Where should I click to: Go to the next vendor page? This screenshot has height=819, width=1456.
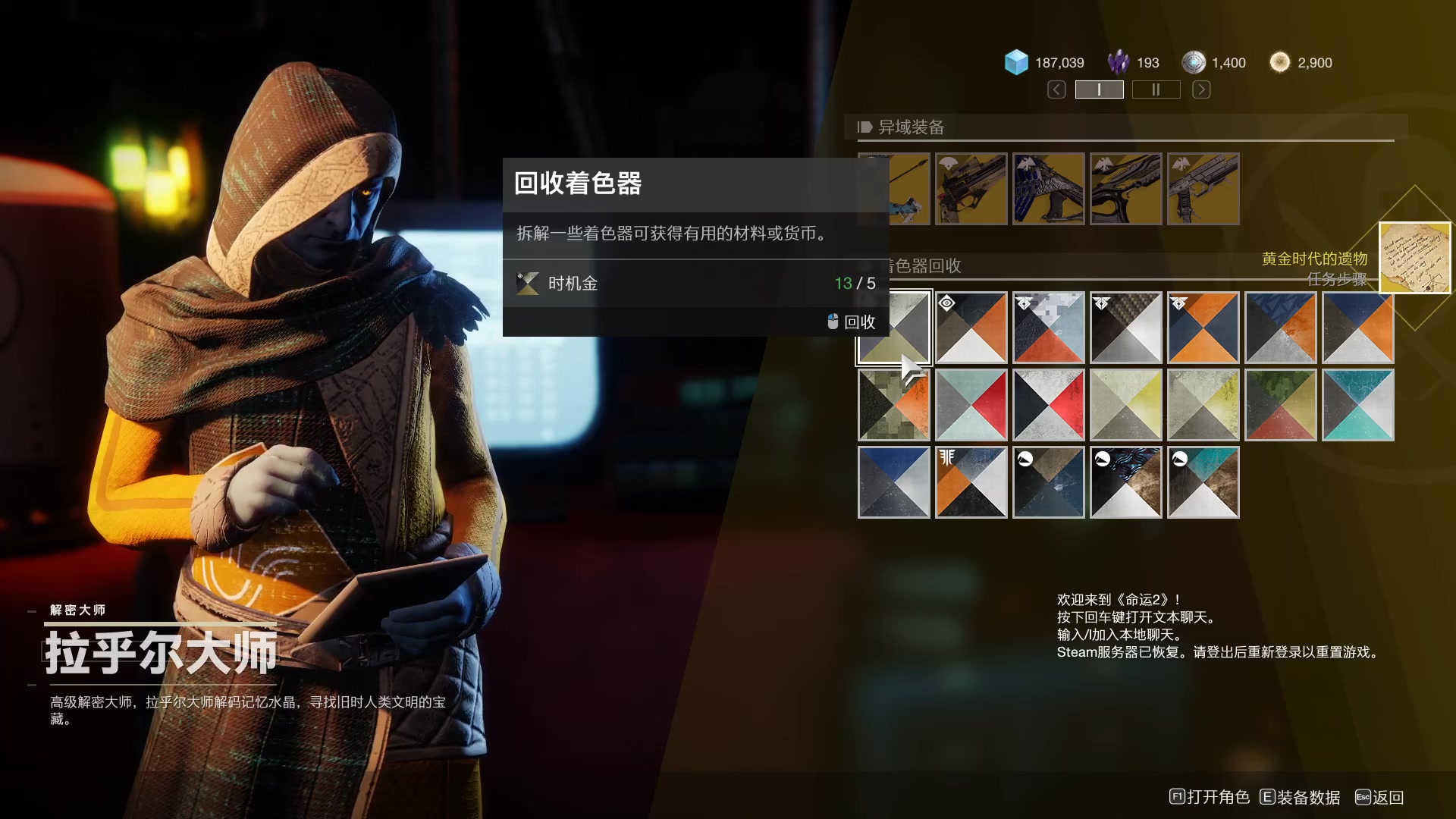(x=1201, y=89)
